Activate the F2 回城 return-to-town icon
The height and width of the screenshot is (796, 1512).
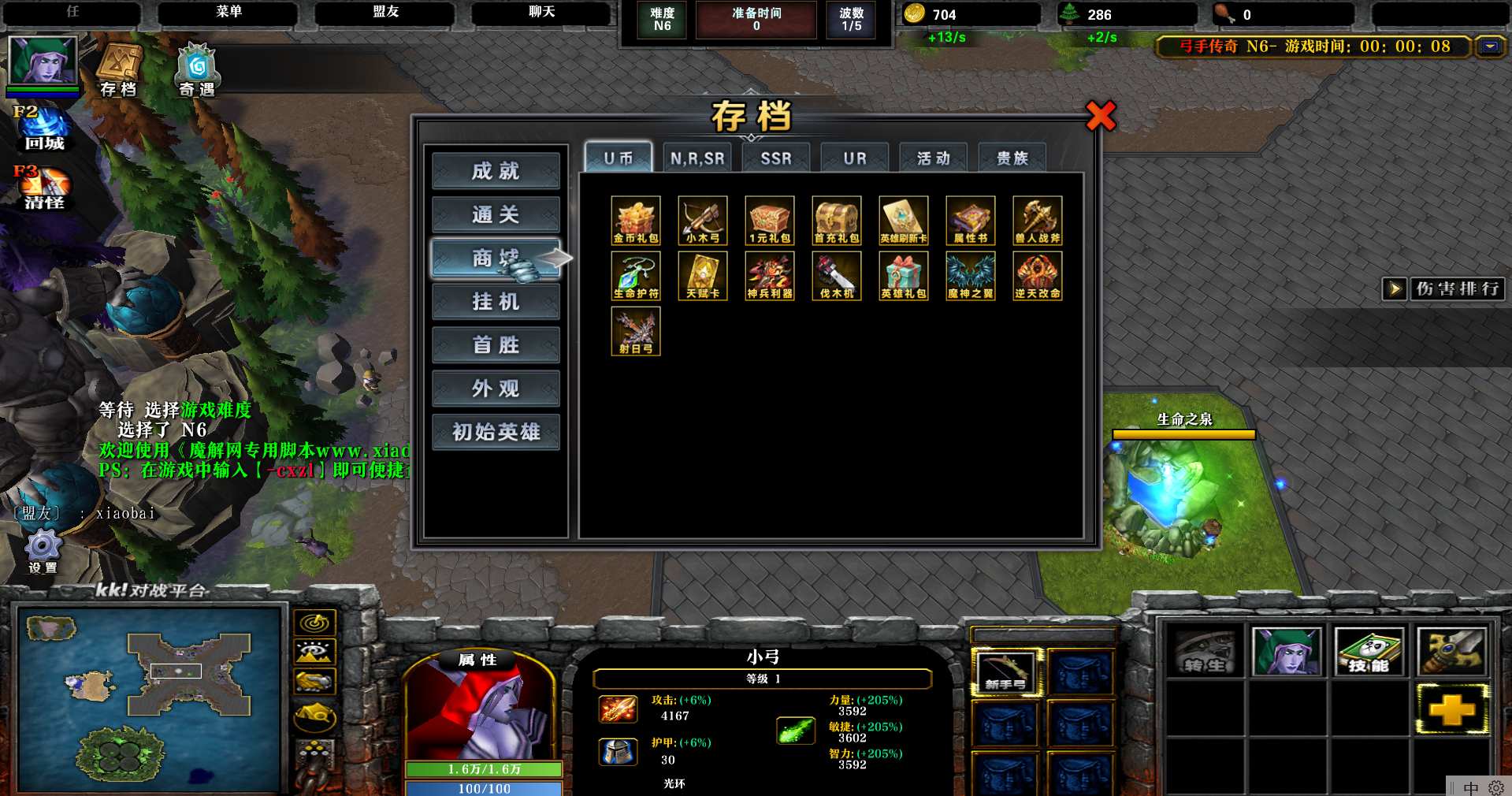44,129
